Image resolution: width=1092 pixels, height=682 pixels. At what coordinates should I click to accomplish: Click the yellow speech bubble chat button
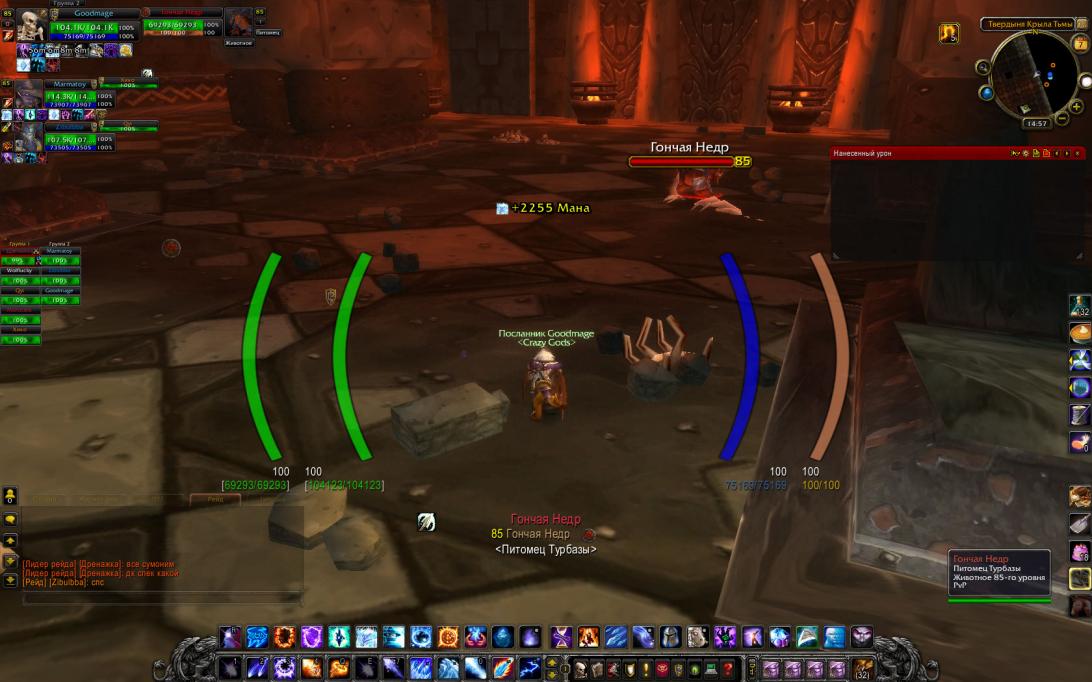[10, 519]
